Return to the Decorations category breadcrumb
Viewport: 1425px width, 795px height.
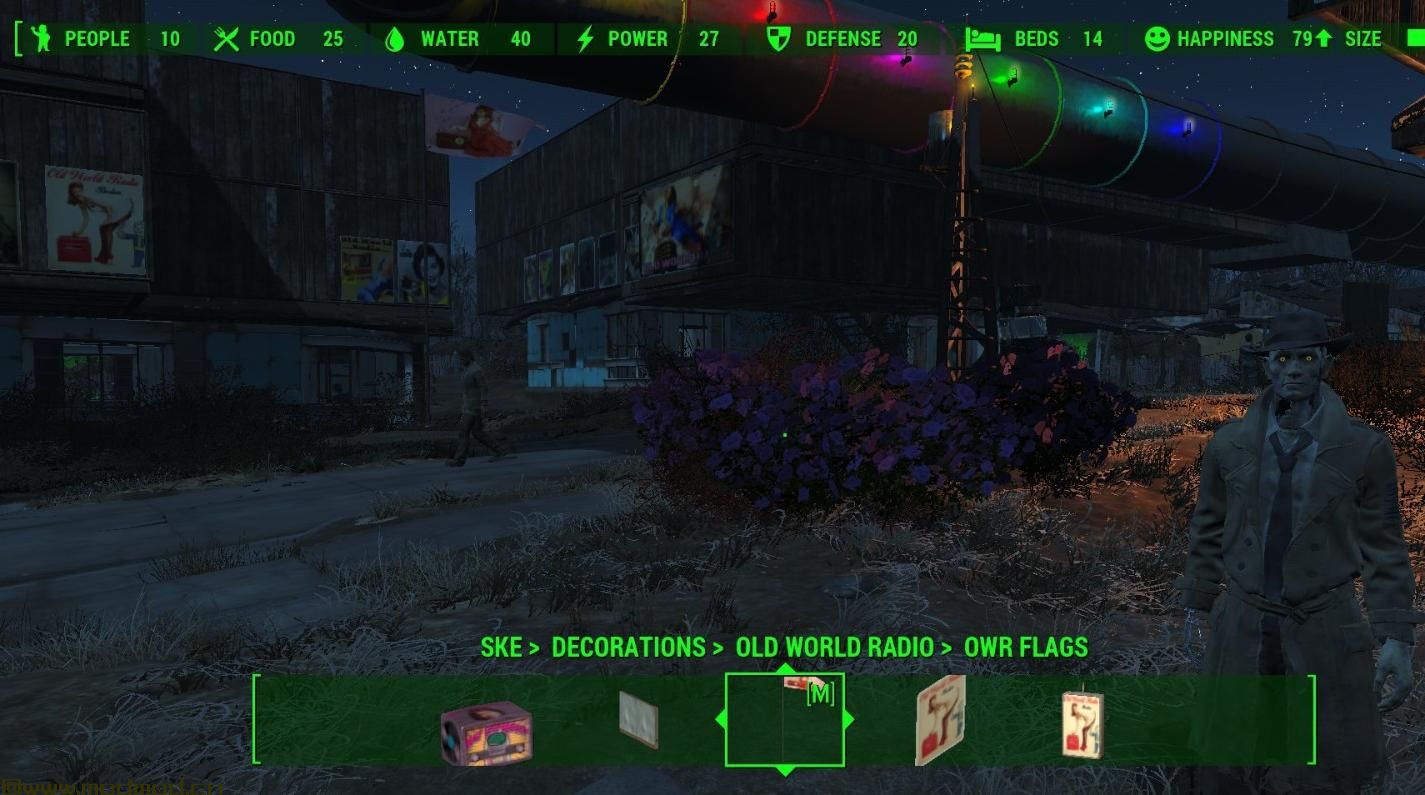(627, 647)
